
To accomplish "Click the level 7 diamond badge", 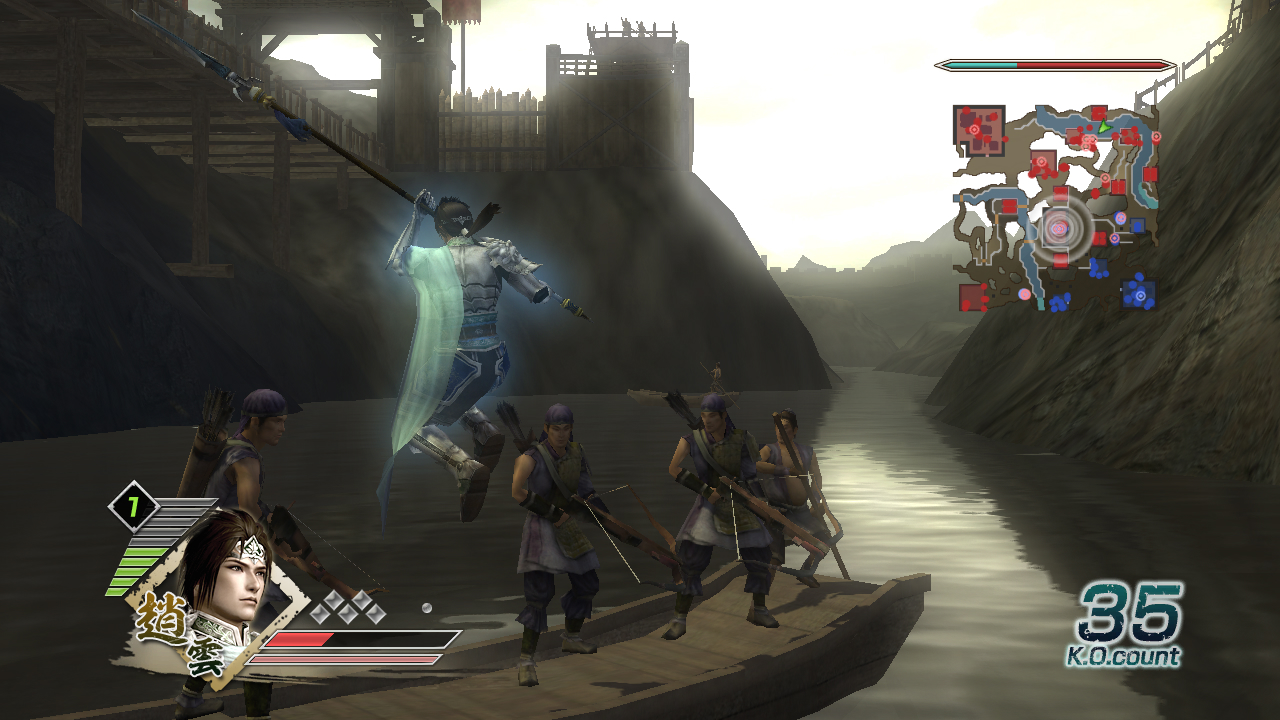I will (131, 508).
